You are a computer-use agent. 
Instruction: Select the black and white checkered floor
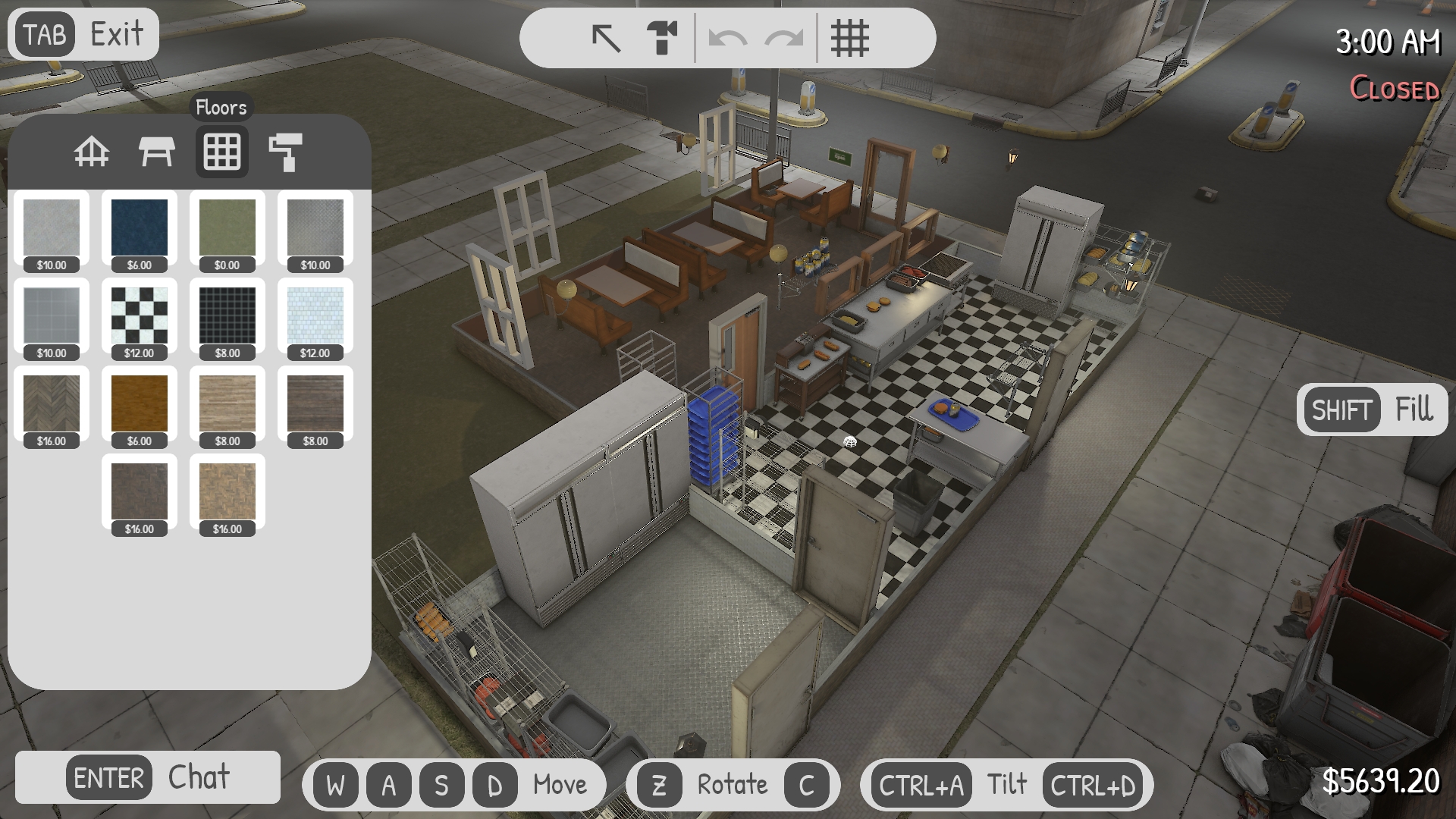(140, 316)
